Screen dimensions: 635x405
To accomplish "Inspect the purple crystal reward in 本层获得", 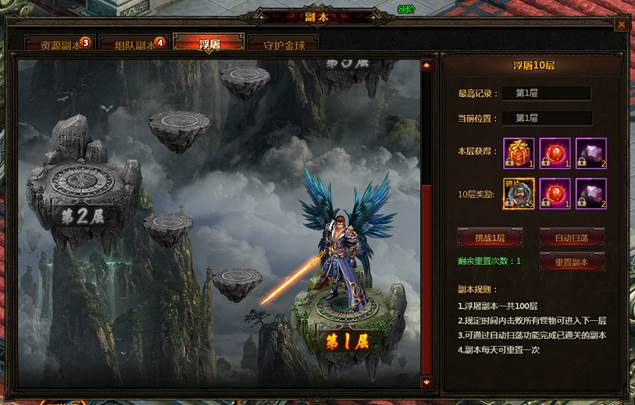I will click(590, 152).
